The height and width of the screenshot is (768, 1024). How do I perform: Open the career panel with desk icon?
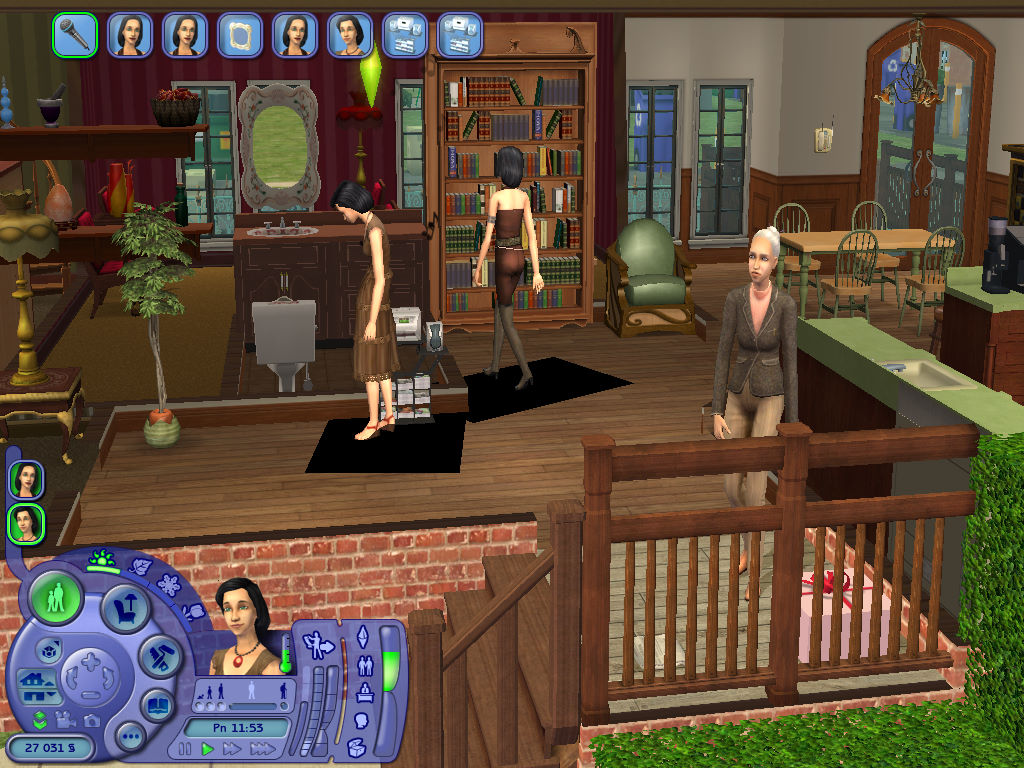click(365, 691)
